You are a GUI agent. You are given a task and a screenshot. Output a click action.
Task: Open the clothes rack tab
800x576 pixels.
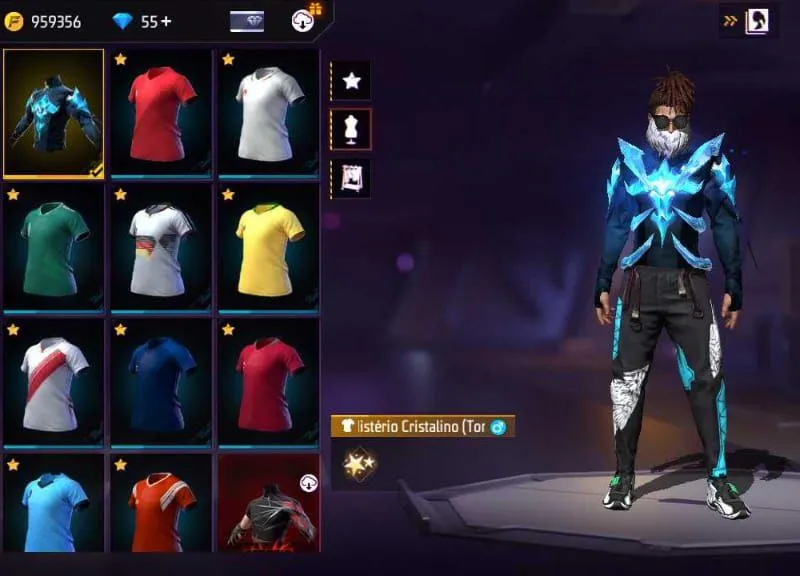pos(351,177)
